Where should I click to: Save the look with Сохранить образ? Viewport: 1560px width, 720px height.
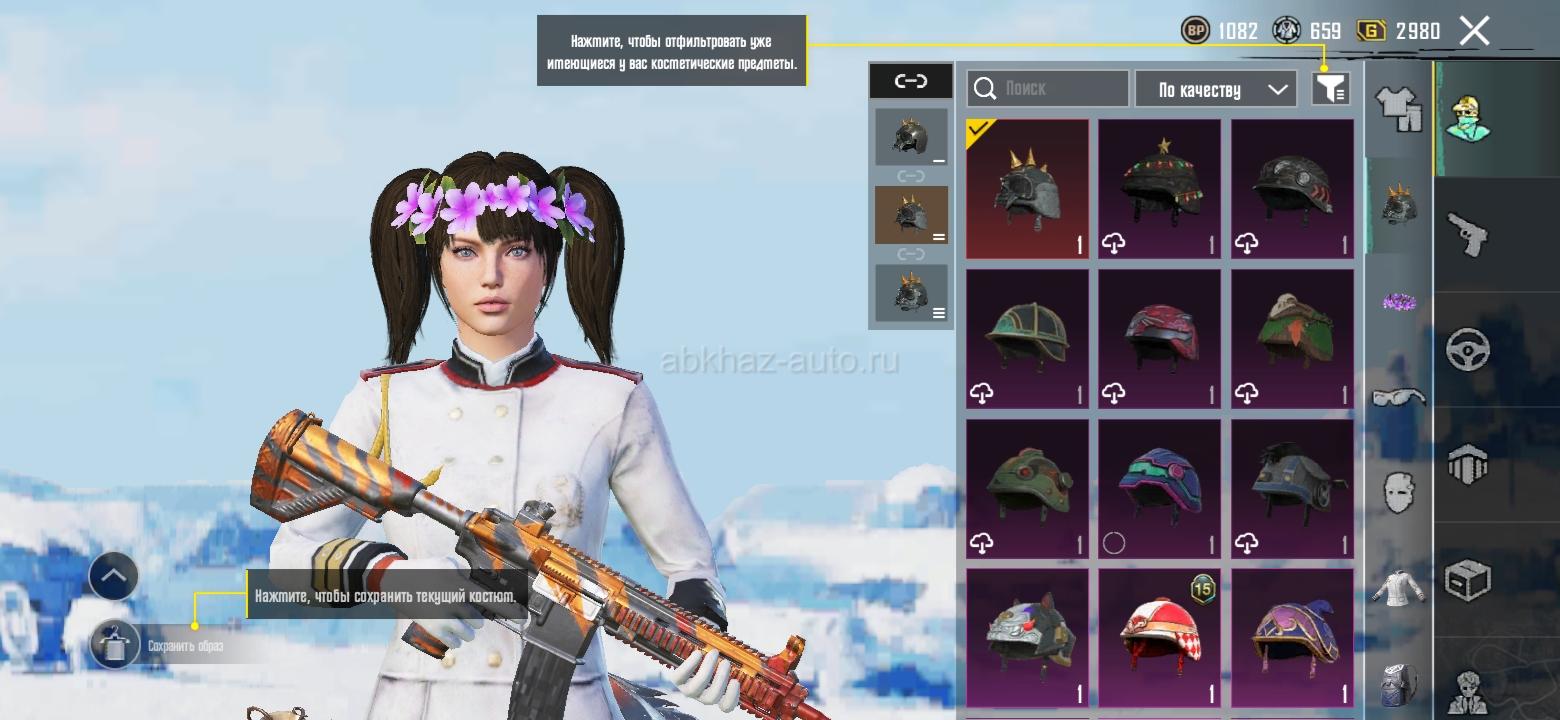coord(115,646)
